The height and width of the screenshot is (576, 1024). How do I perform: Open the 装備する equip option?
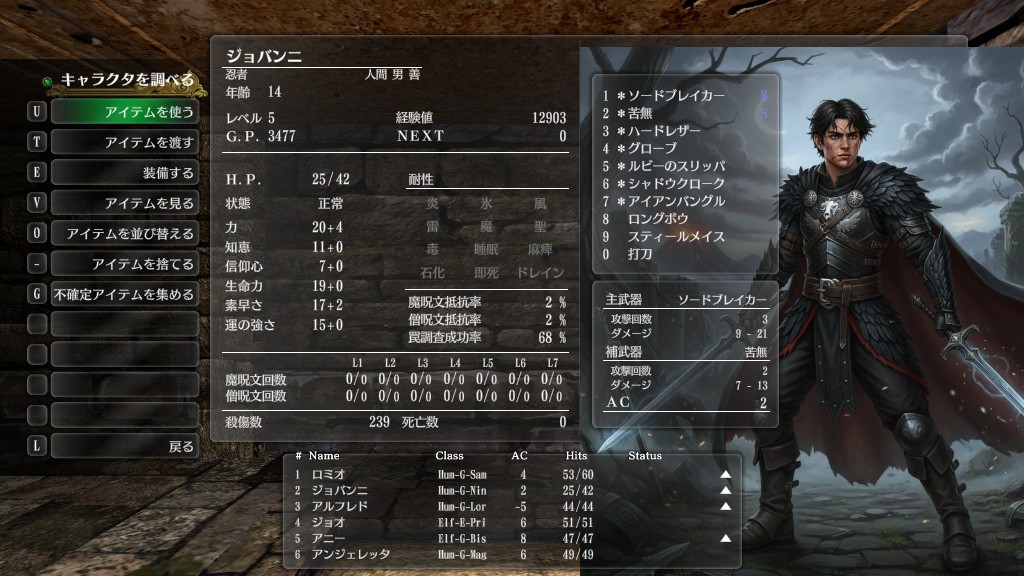click(124, 173)
